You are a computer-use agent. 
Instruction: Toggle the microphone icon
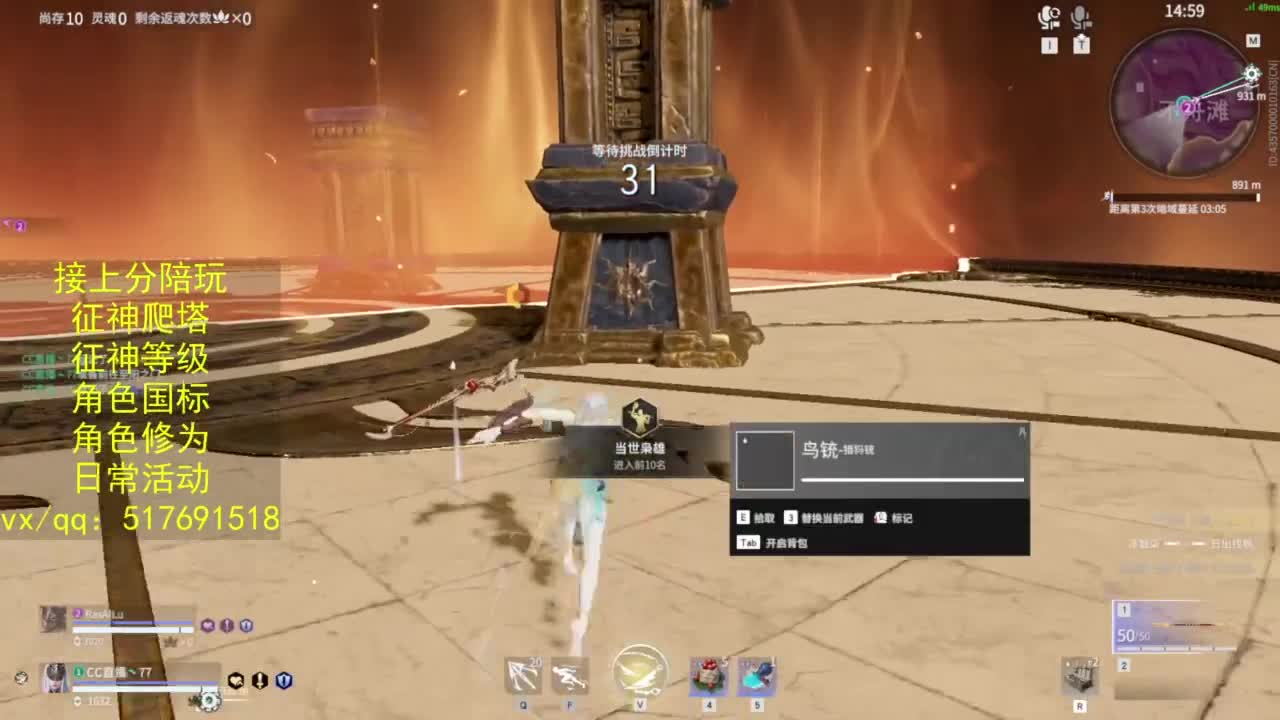(1080, 18)
